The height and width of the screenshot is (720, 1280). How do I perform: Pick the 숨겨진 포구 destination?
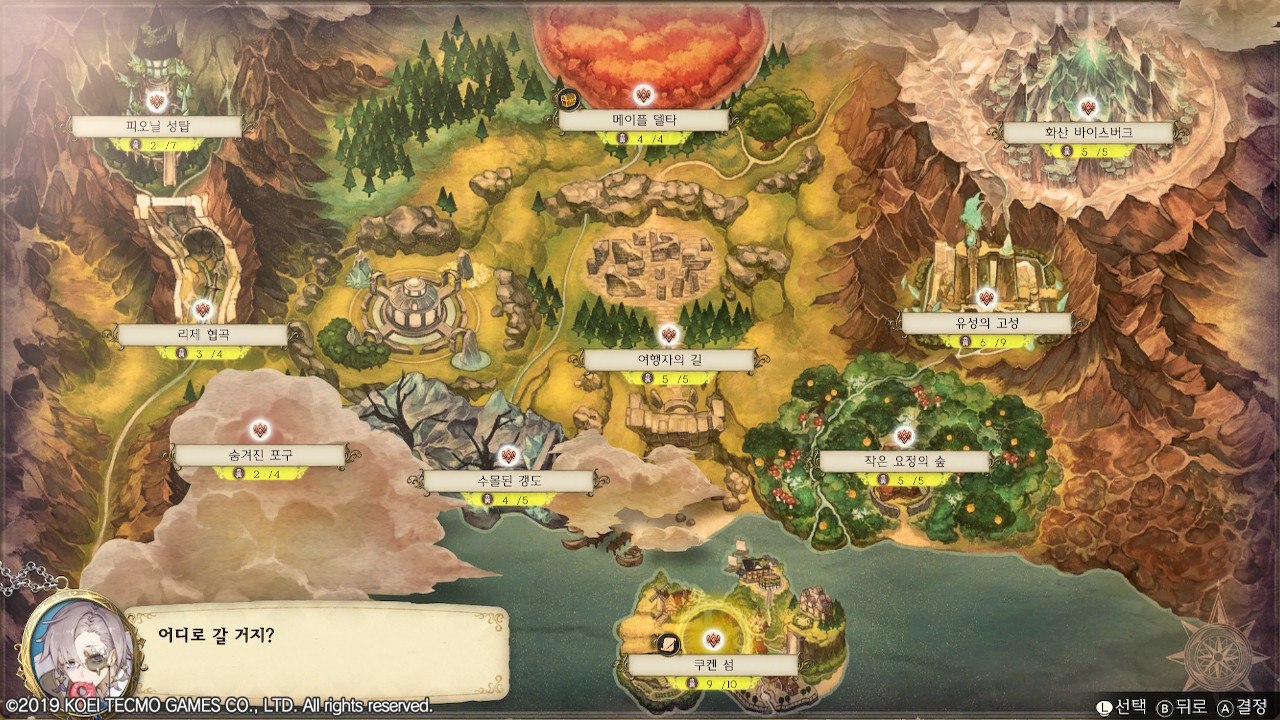tap(260, 455)
